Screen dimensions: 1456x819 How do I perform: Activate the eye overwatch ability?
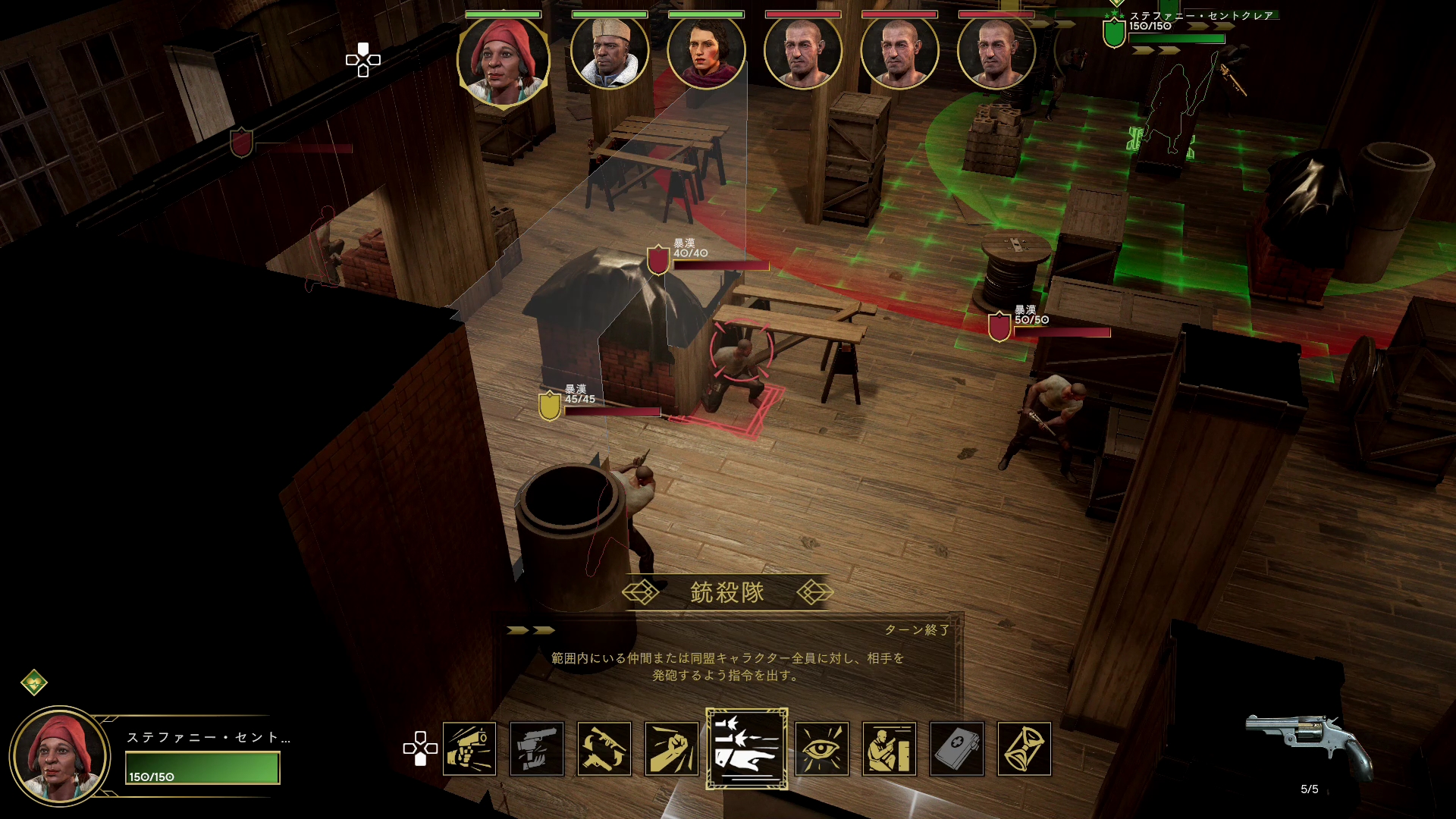[x=822, y=749]
